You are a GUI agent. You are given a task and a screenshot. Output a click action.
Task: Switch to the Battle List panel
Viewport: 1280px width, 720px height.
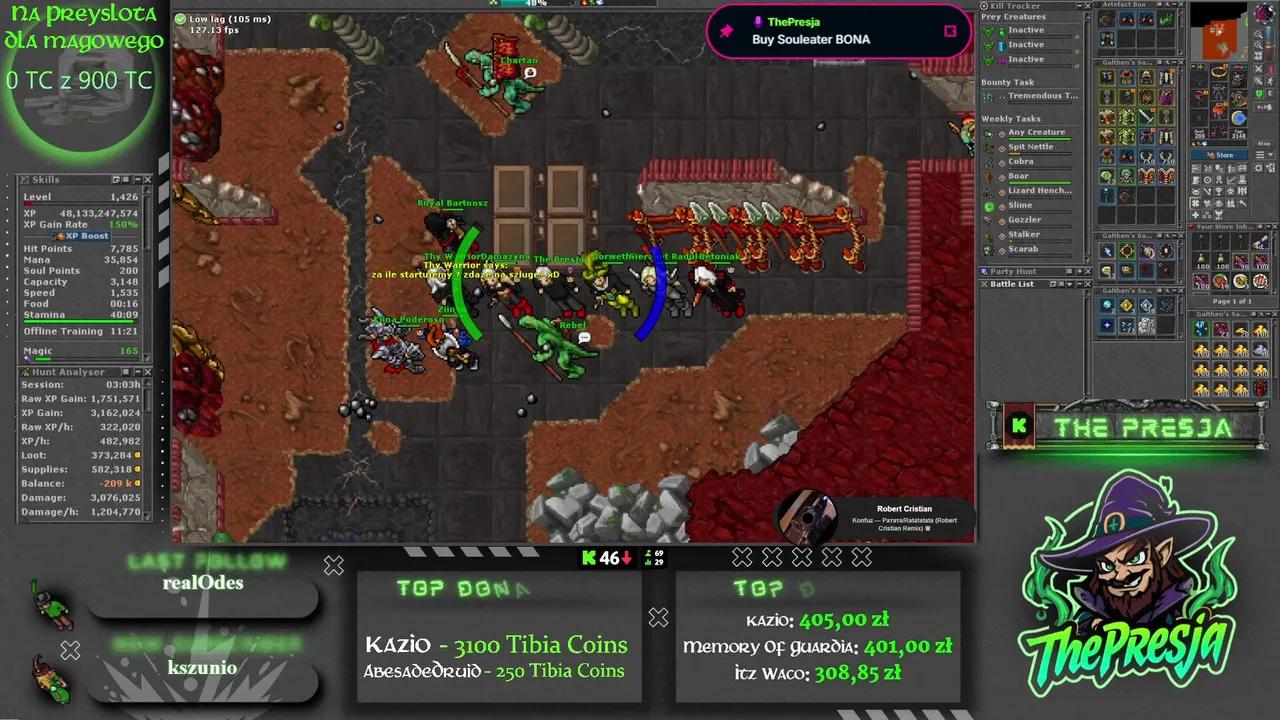click(x=1011, y=284)
